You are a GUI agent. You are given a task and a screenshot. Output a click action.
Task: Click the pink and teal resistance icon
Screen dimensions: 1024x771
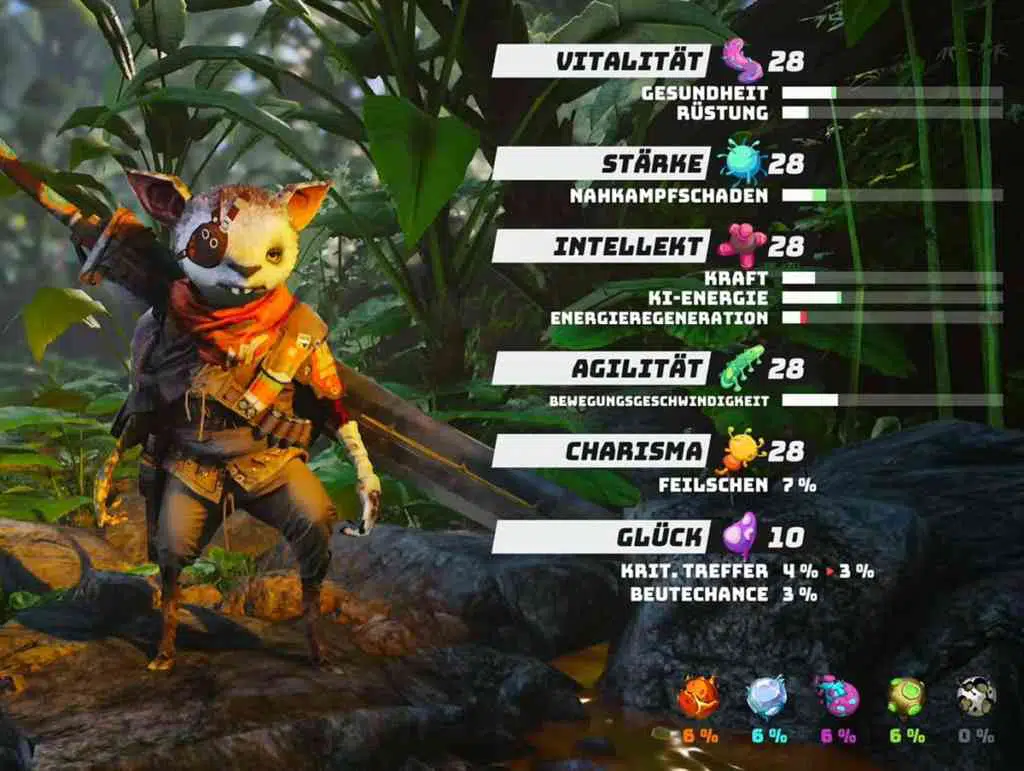[x=837, y=696]
